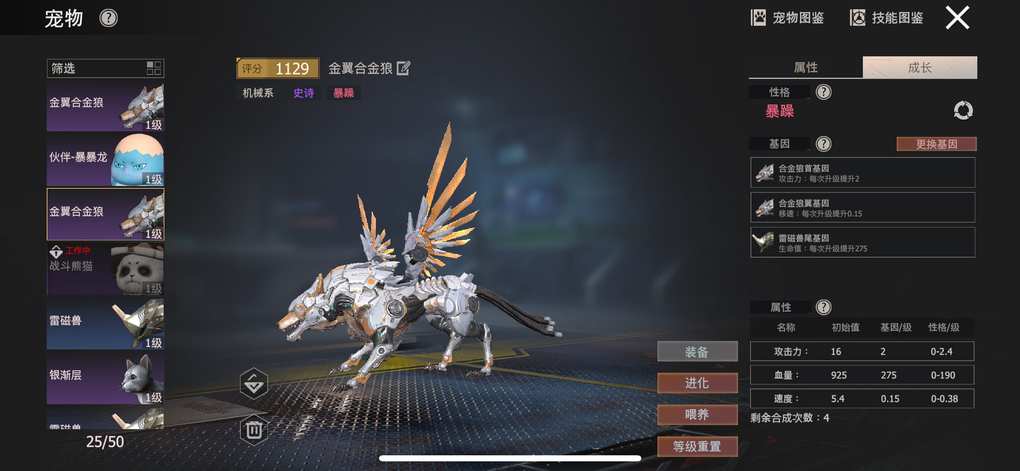
Task: Select the 雷磁兽尾基因 gene row
Action: pyautogui.click(x=862, y=242)
